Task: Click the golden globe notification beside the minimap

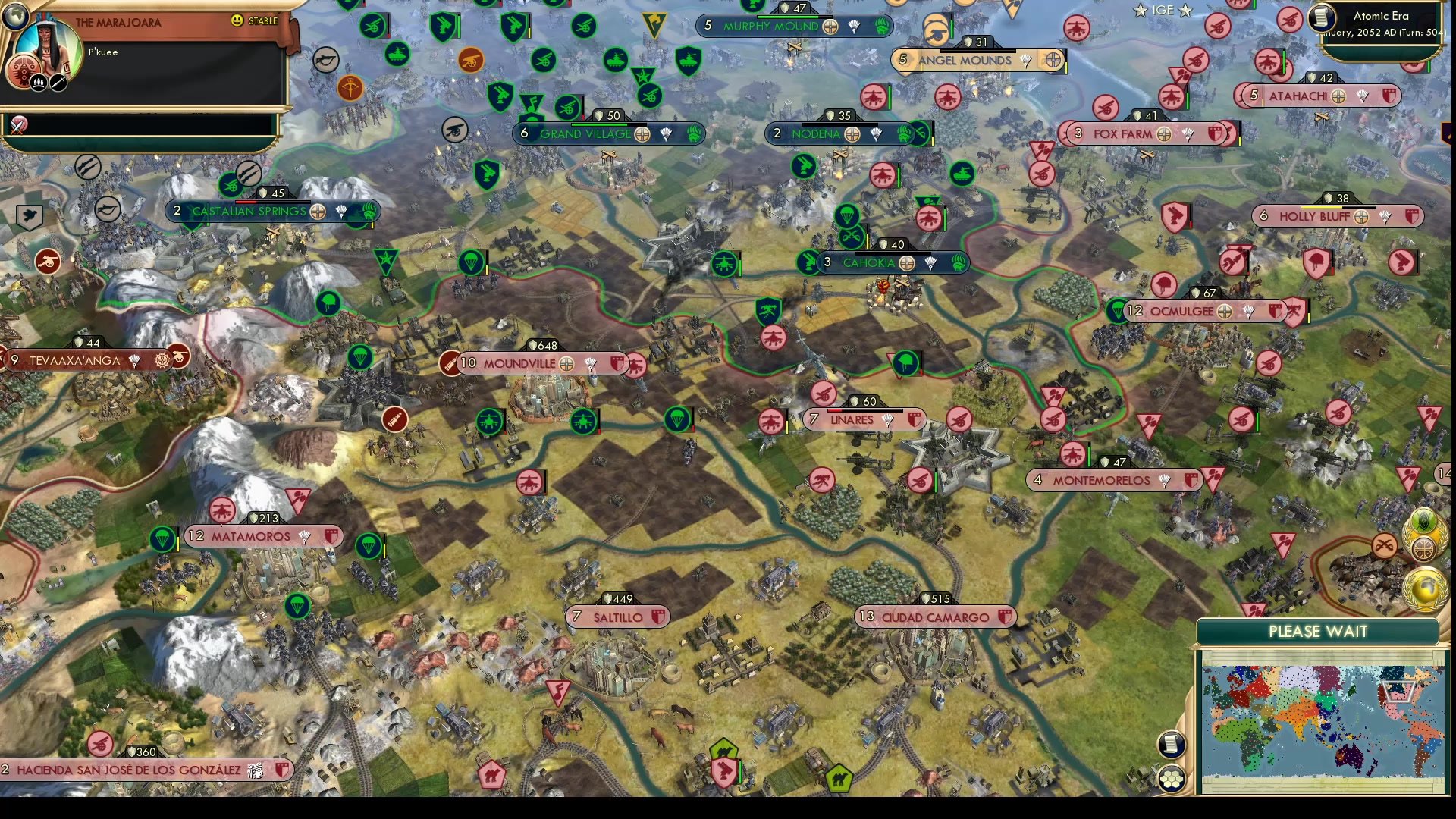Action: [x=1423, y=588]
